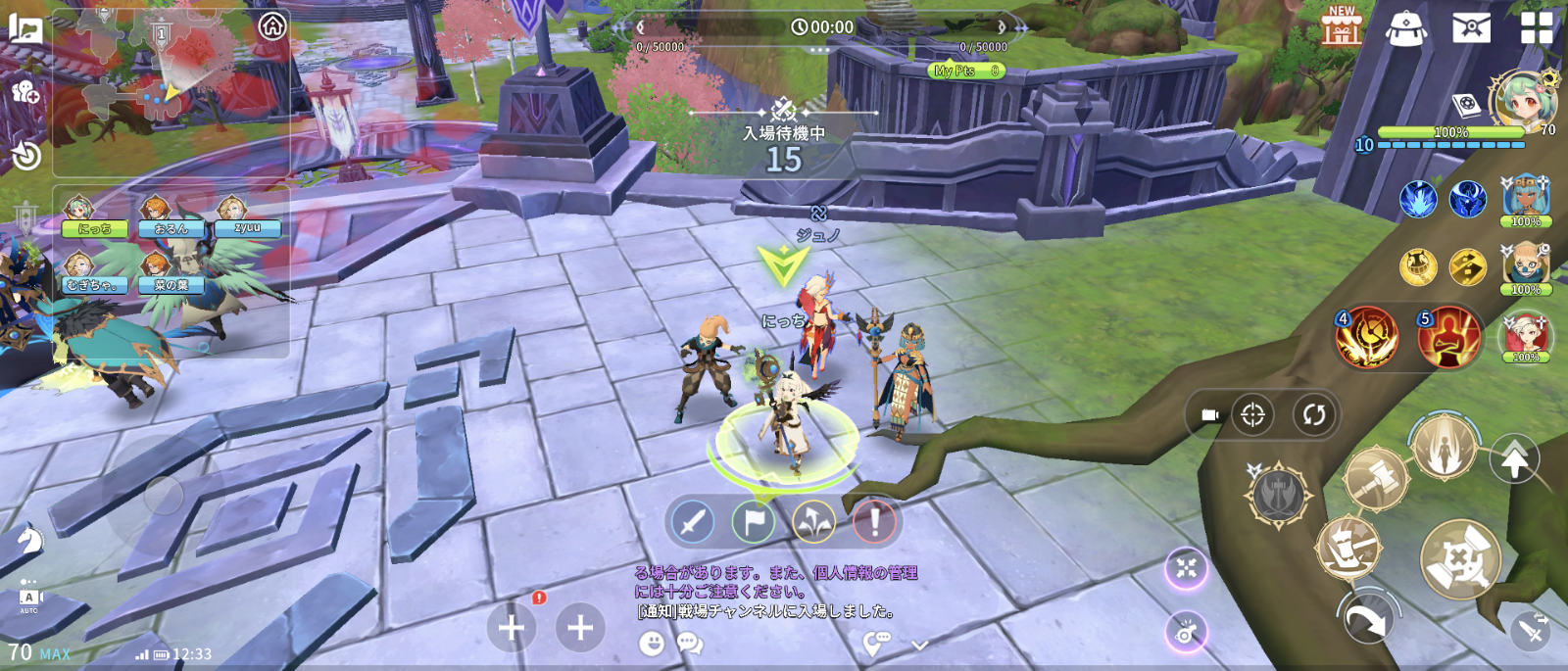Choose the red exclamation alert button
The height and width of the screenshot is (671, 1568).
tap(874, 521)
